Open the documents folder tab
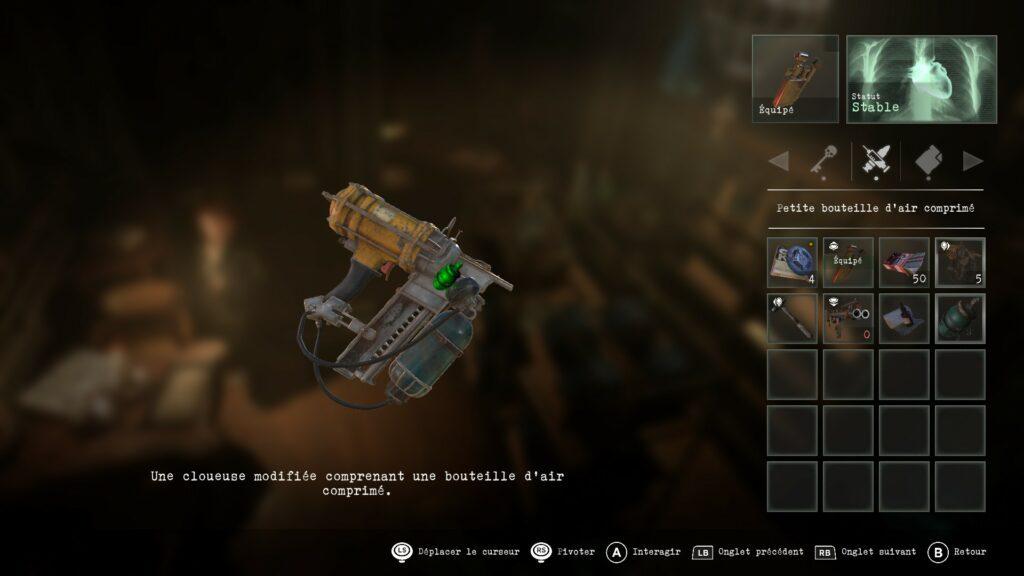 click(x=929, y=160)
